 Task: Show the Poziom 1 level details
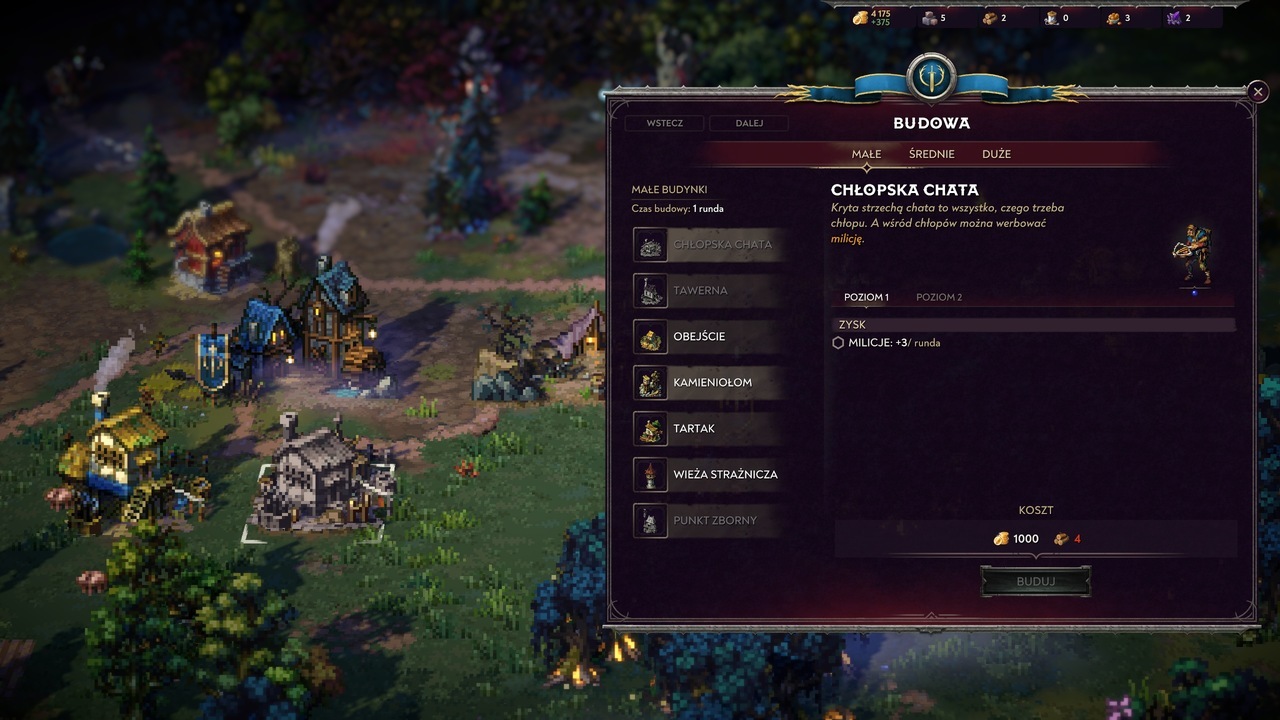pos(866,297)
